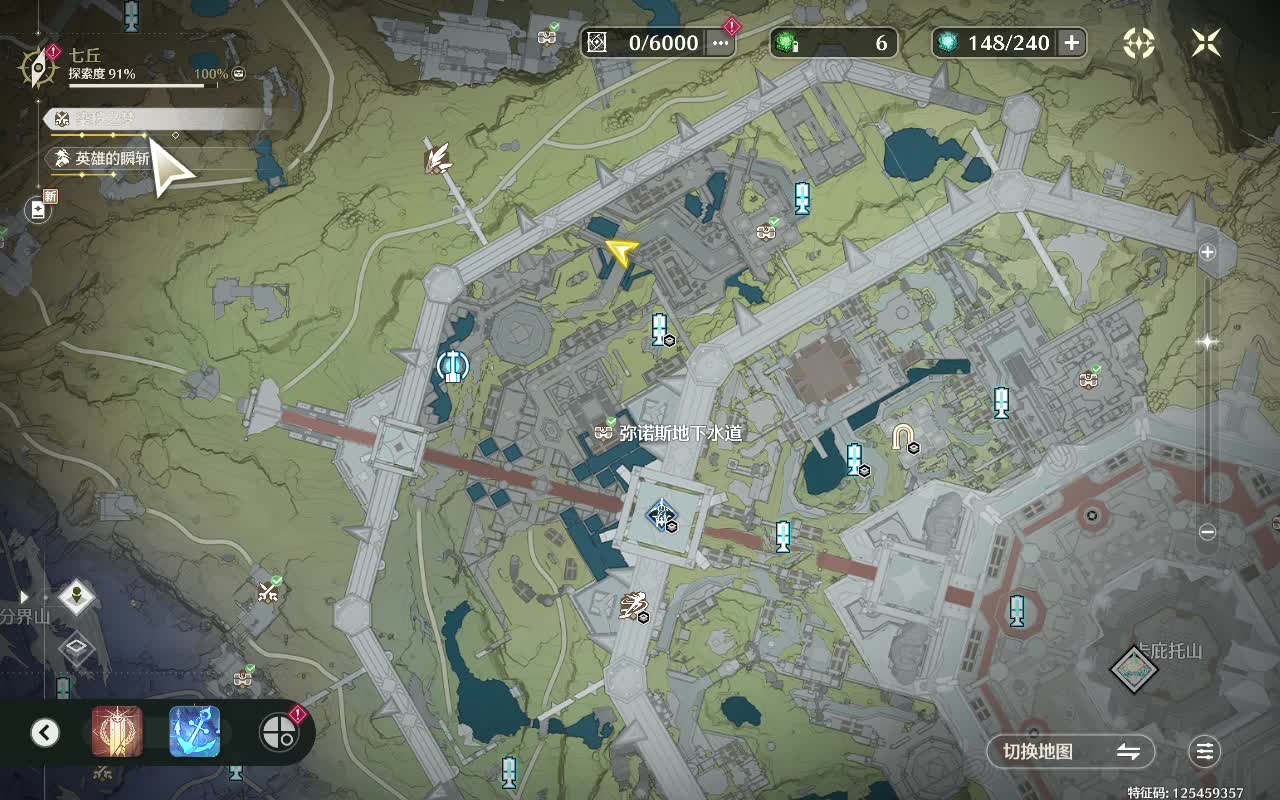
Task: Collapse the bottom toolbar with the back arrow
Action: pyautogui.click(x=45, y=733)
